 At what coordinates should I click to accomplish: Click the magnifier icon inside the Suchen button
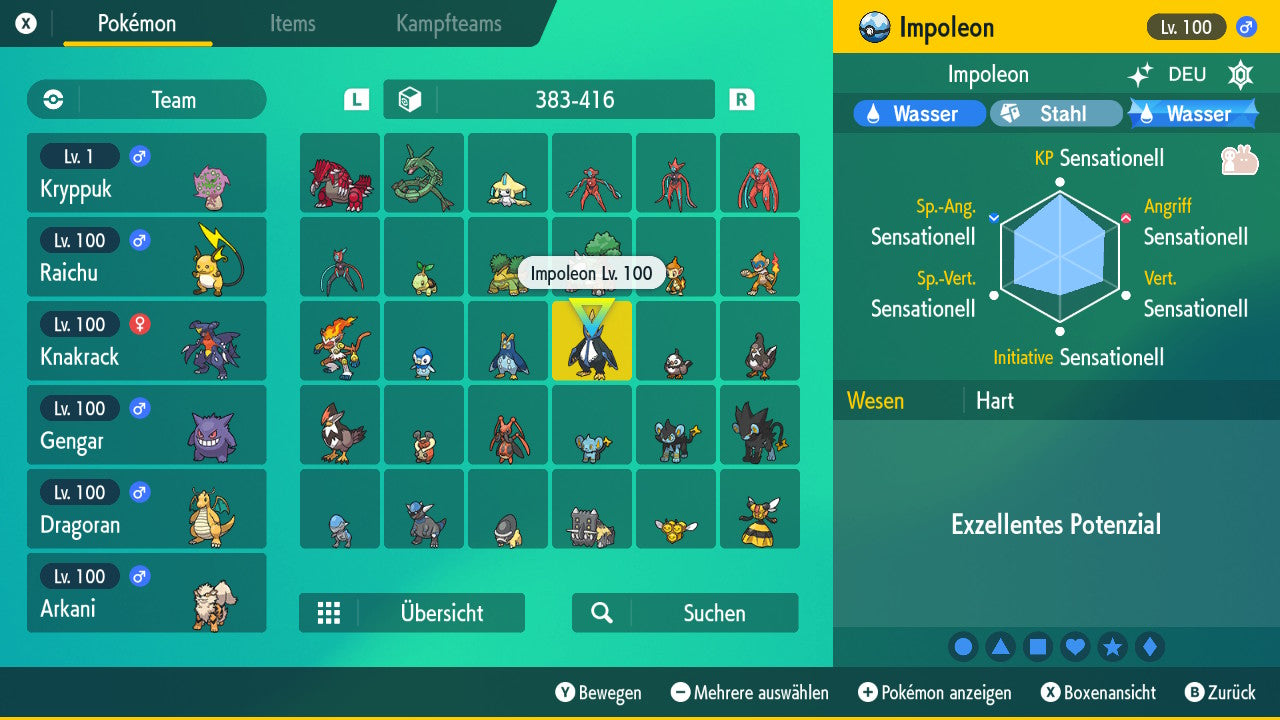[600, 612]
